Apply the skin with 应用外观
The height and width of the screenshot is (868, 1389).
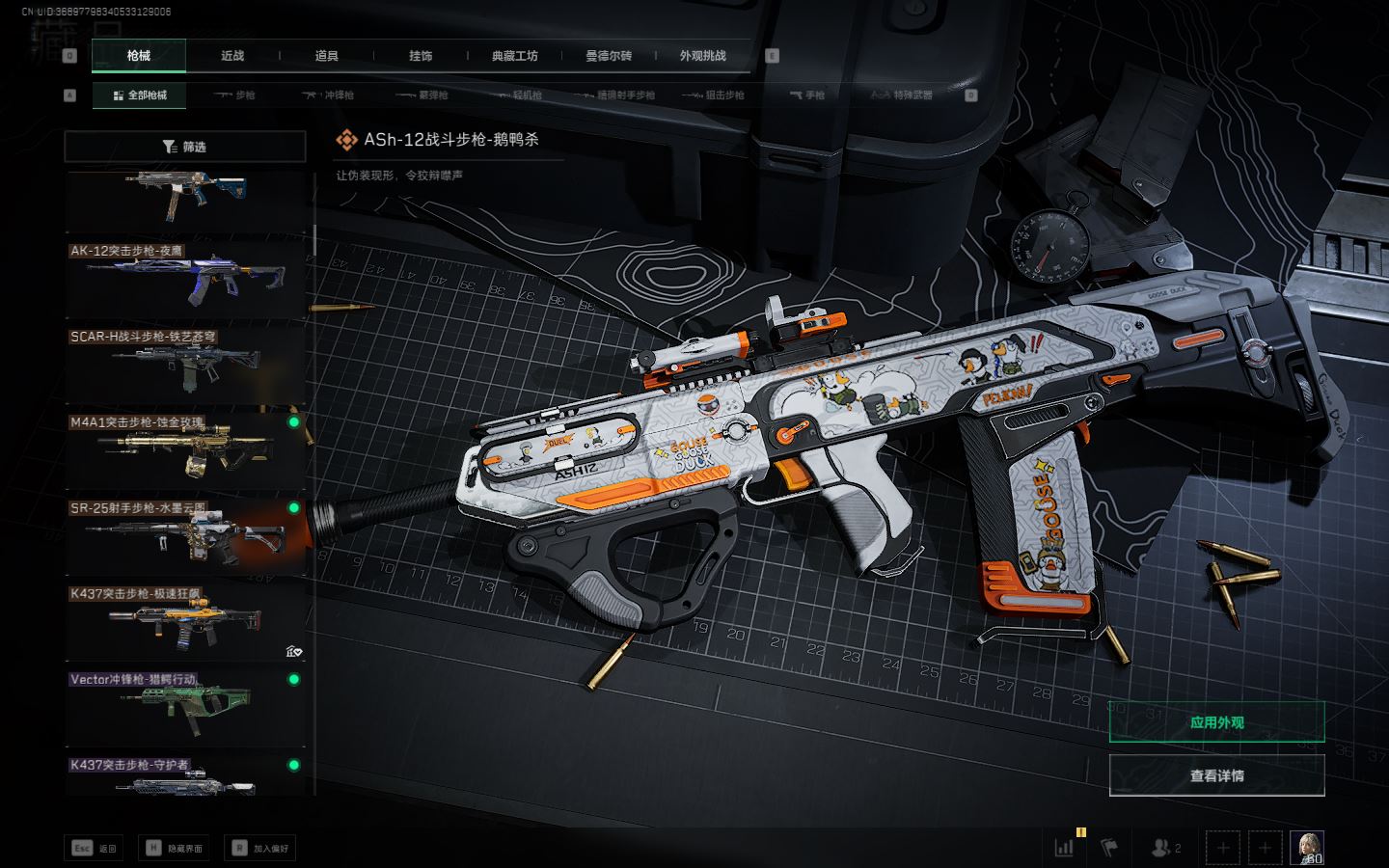(1216, 722)
